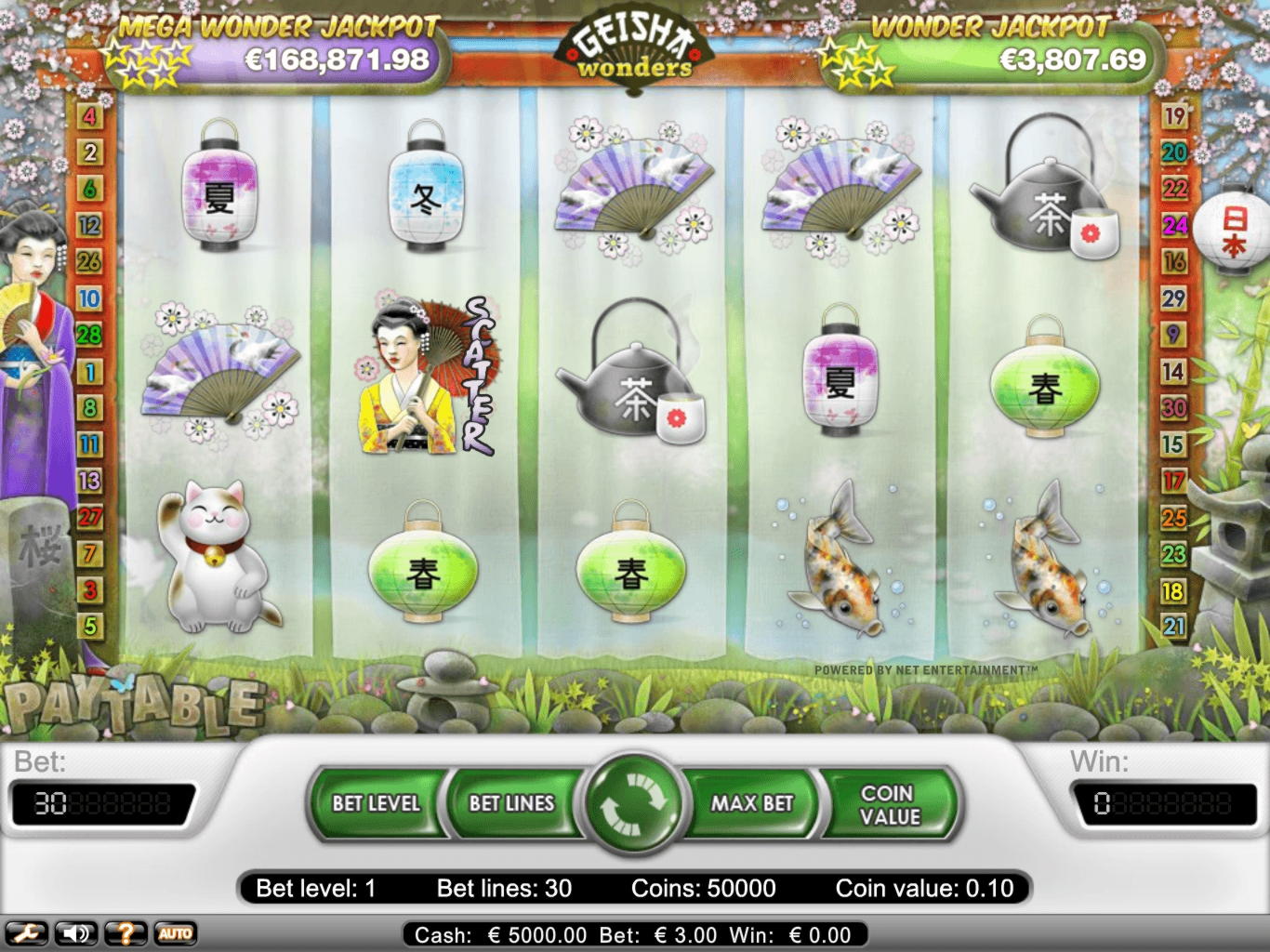Screen dimensions: 1270x952
Task: Open the wrench settings icon
Action: (26, 933)
